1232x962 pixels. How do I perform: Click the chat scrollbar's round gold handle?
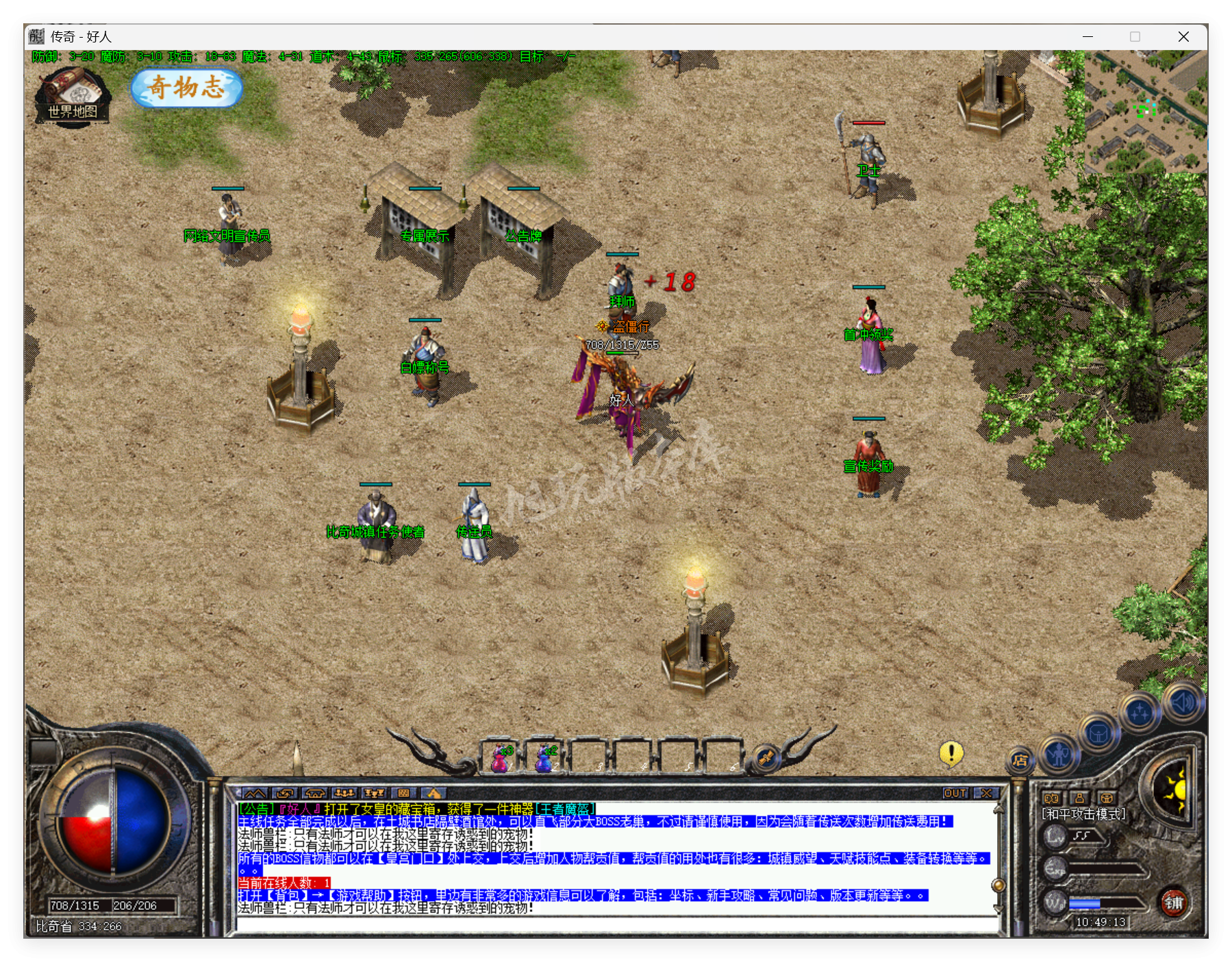point(998,885)
